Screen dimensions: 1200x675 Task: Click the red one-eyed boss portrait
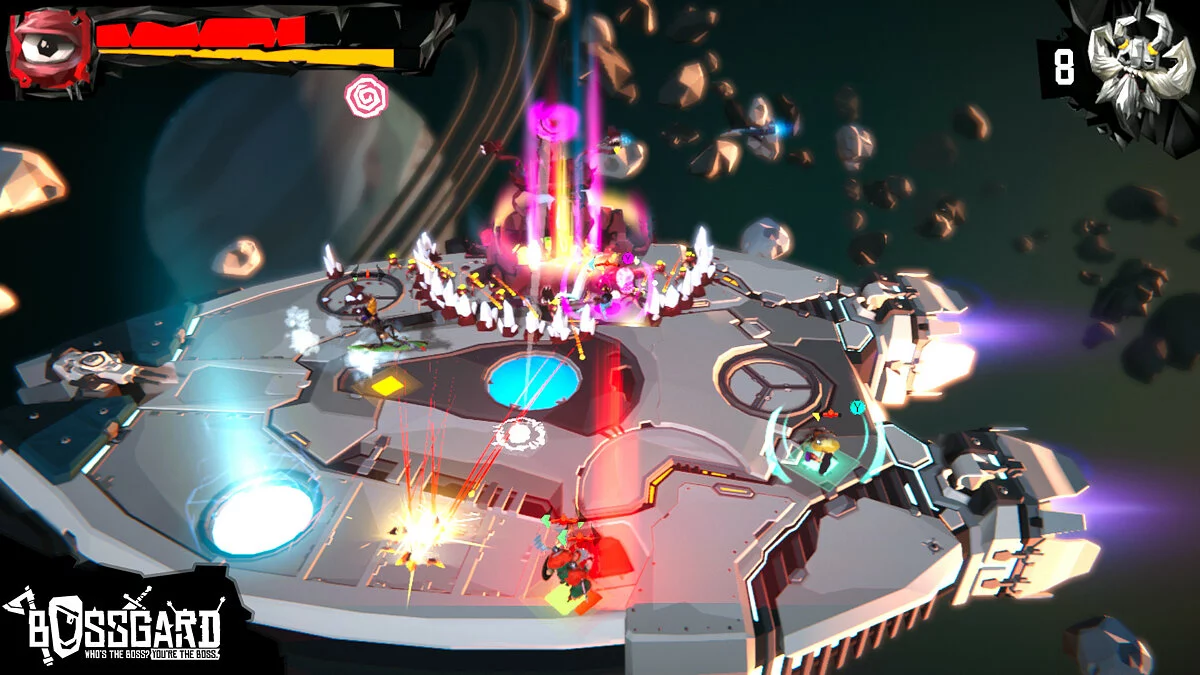click(x=50, y=47)
